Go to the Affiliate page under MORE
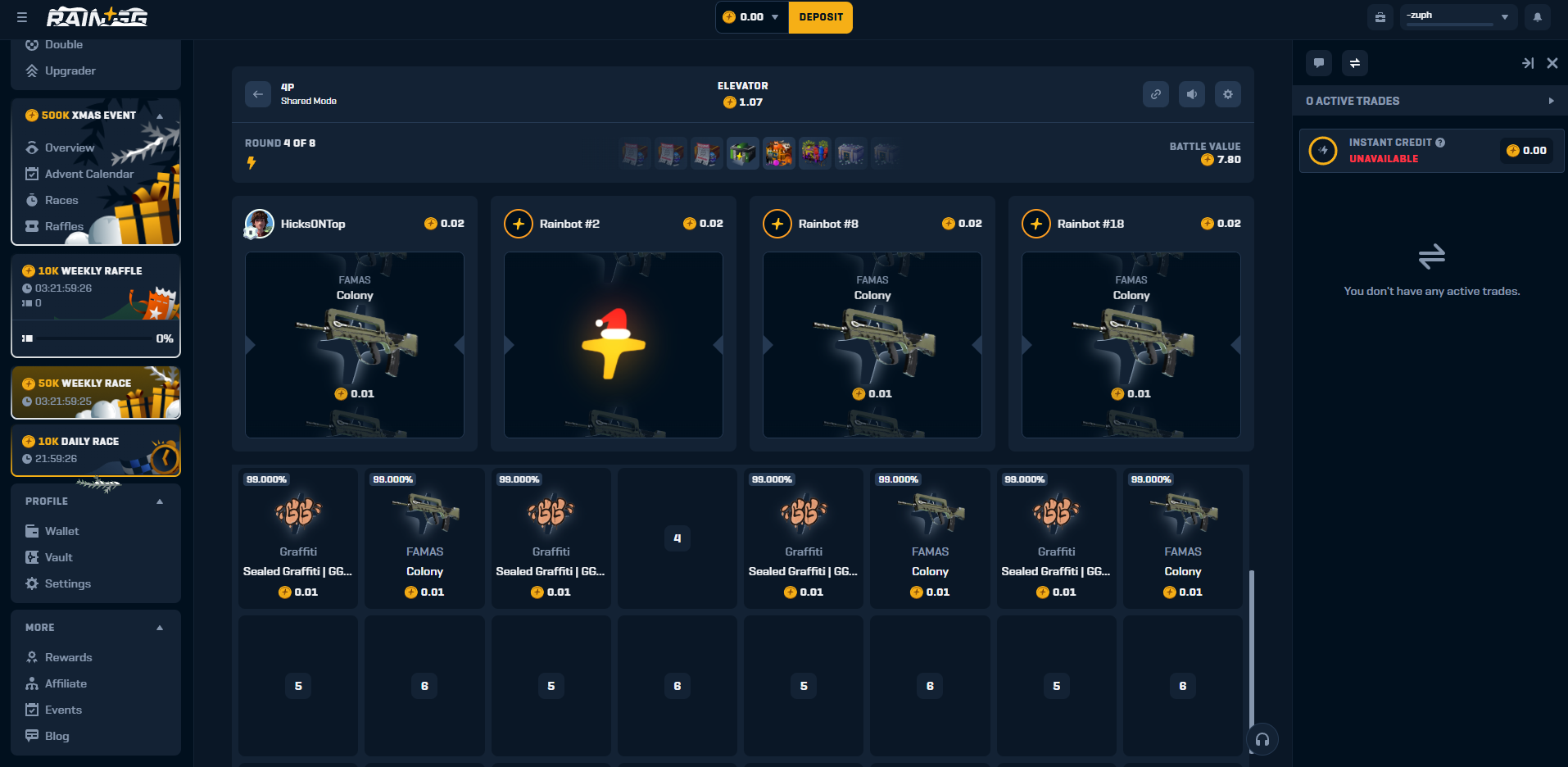The height and width of the screenshot is (767, 1568). pos(66,683)
